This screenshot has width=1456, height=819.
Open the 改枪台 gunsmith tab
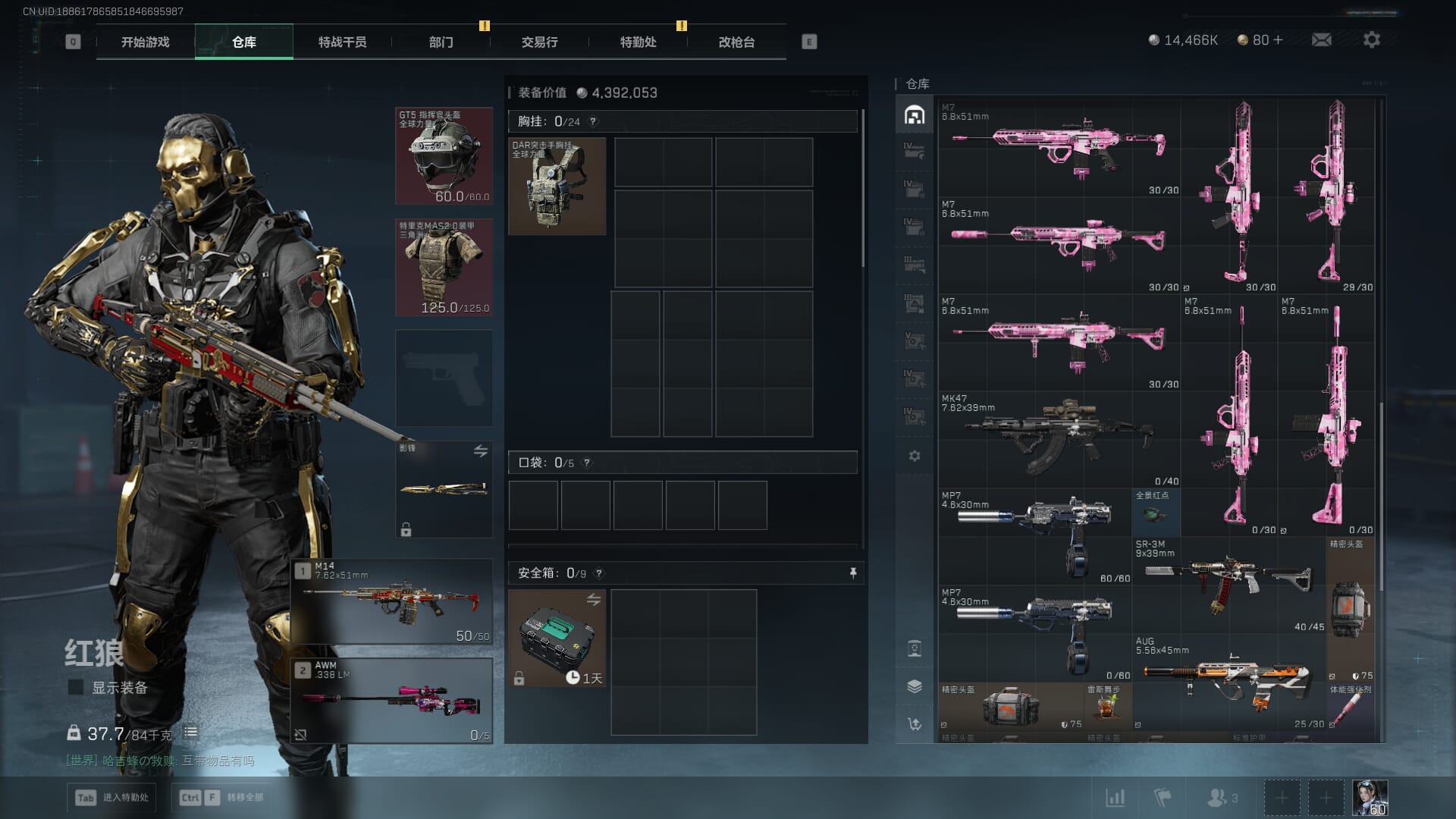736,42
